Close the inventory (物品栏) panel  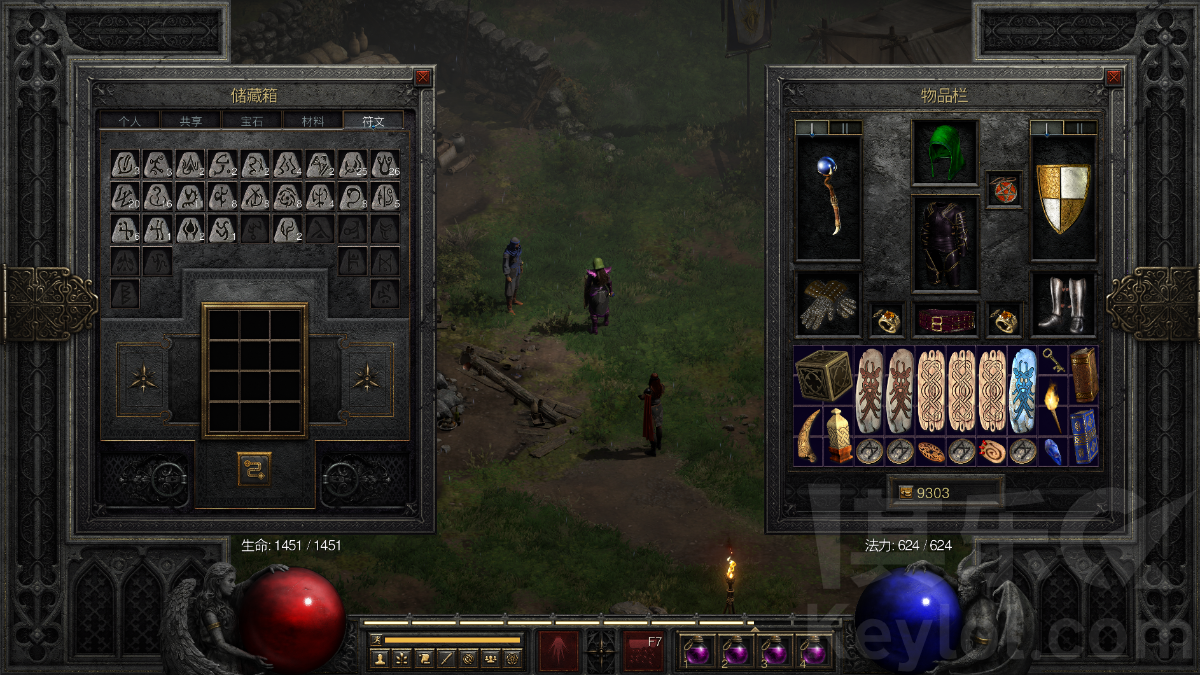(1113, 77)
